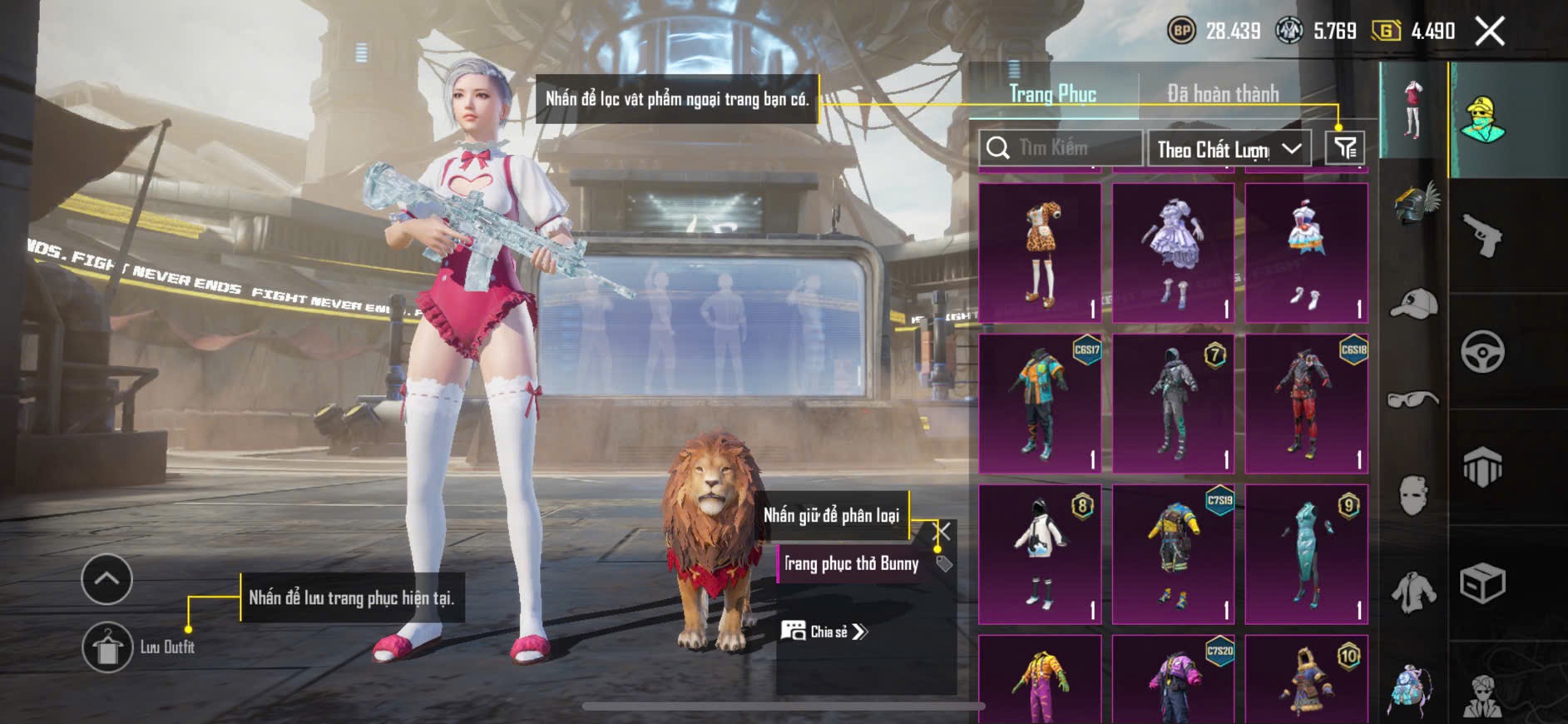Viewport: 1568px width, 724px height.
Task: Open the Theo Chất Lượng sort dropdown
Action: (1229, 149)
